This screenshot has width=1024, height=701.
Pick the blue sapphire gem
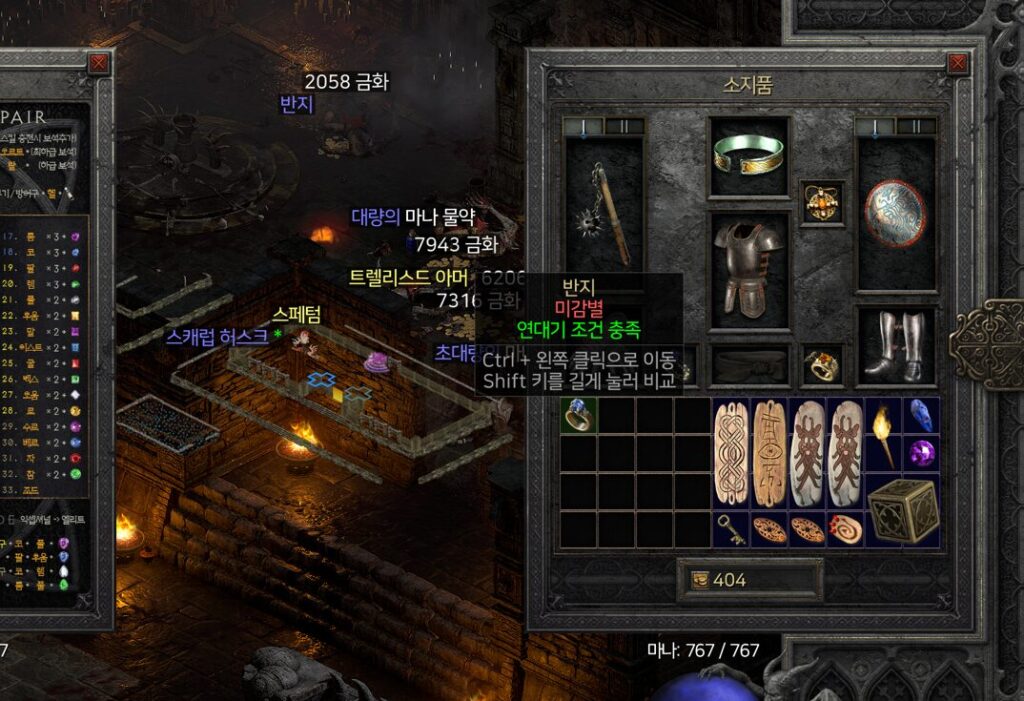click(920, 414)
